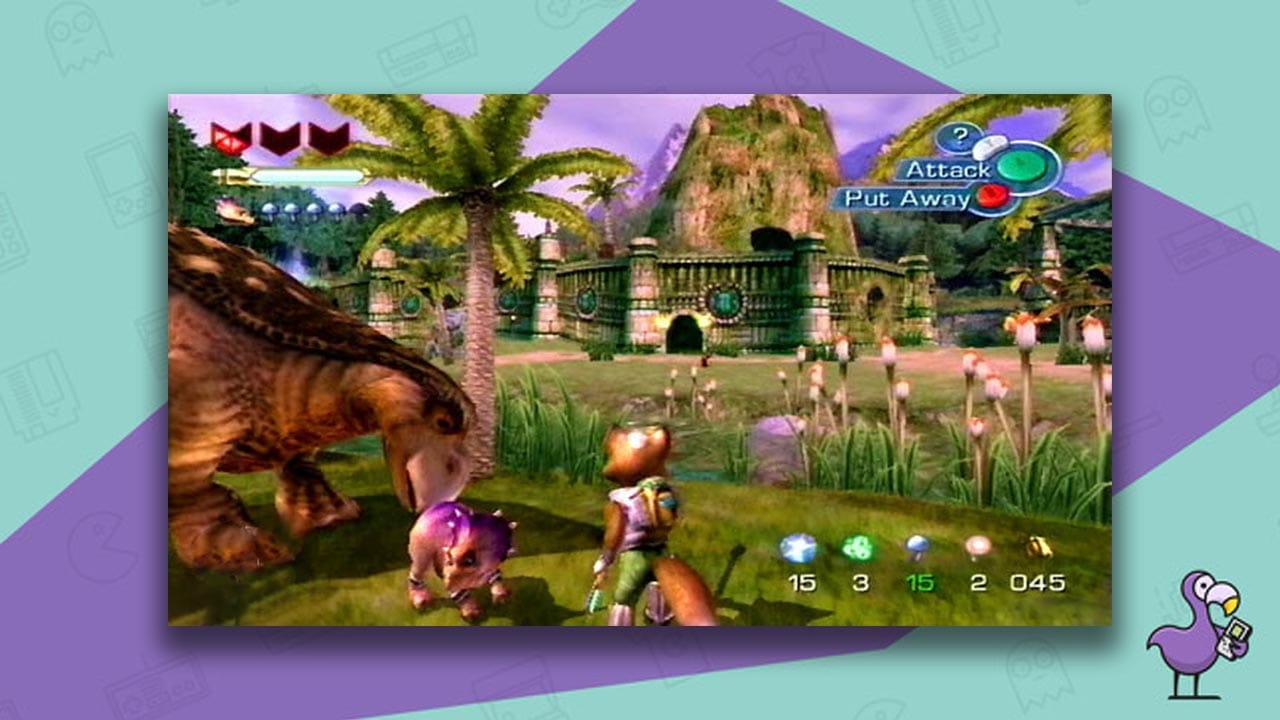This screenshot has height=720, width=1280.
Task: Open the gold scarab bag money icon
Action: coord(1036,546)
